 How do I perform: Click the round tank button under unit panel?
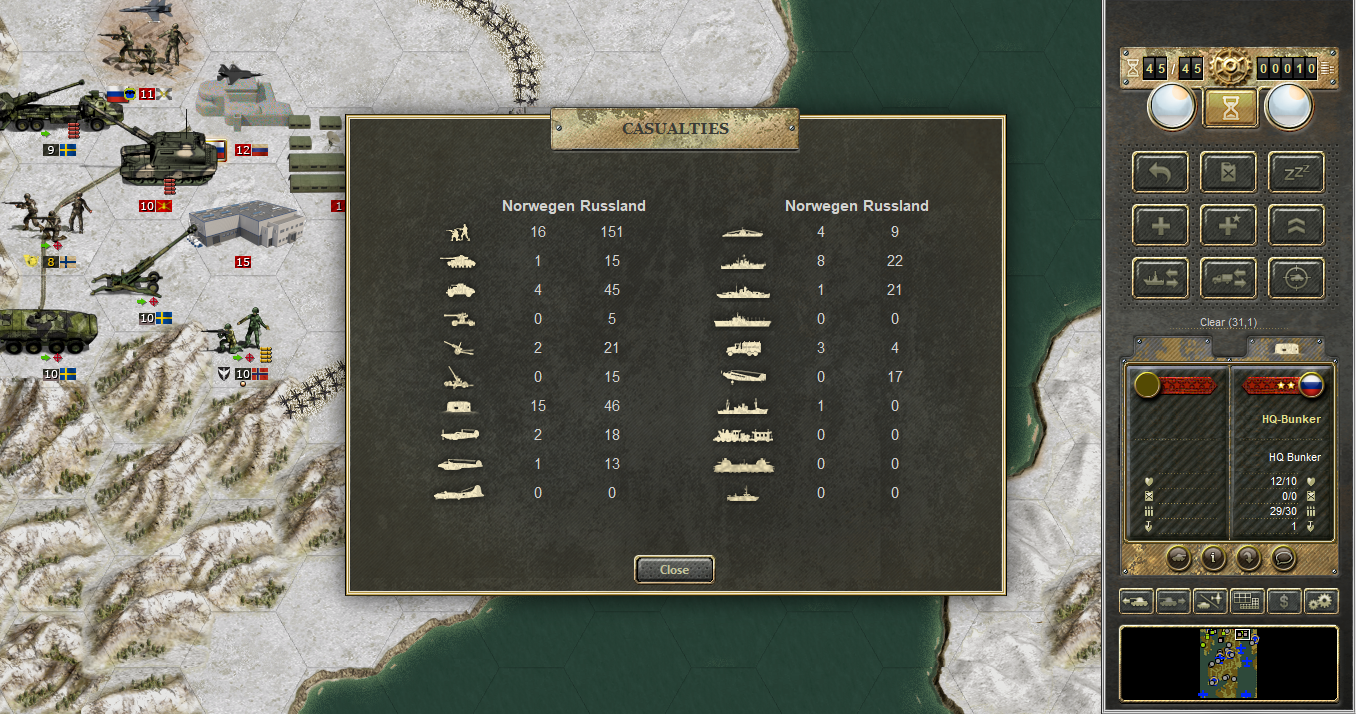(1179, 558)
